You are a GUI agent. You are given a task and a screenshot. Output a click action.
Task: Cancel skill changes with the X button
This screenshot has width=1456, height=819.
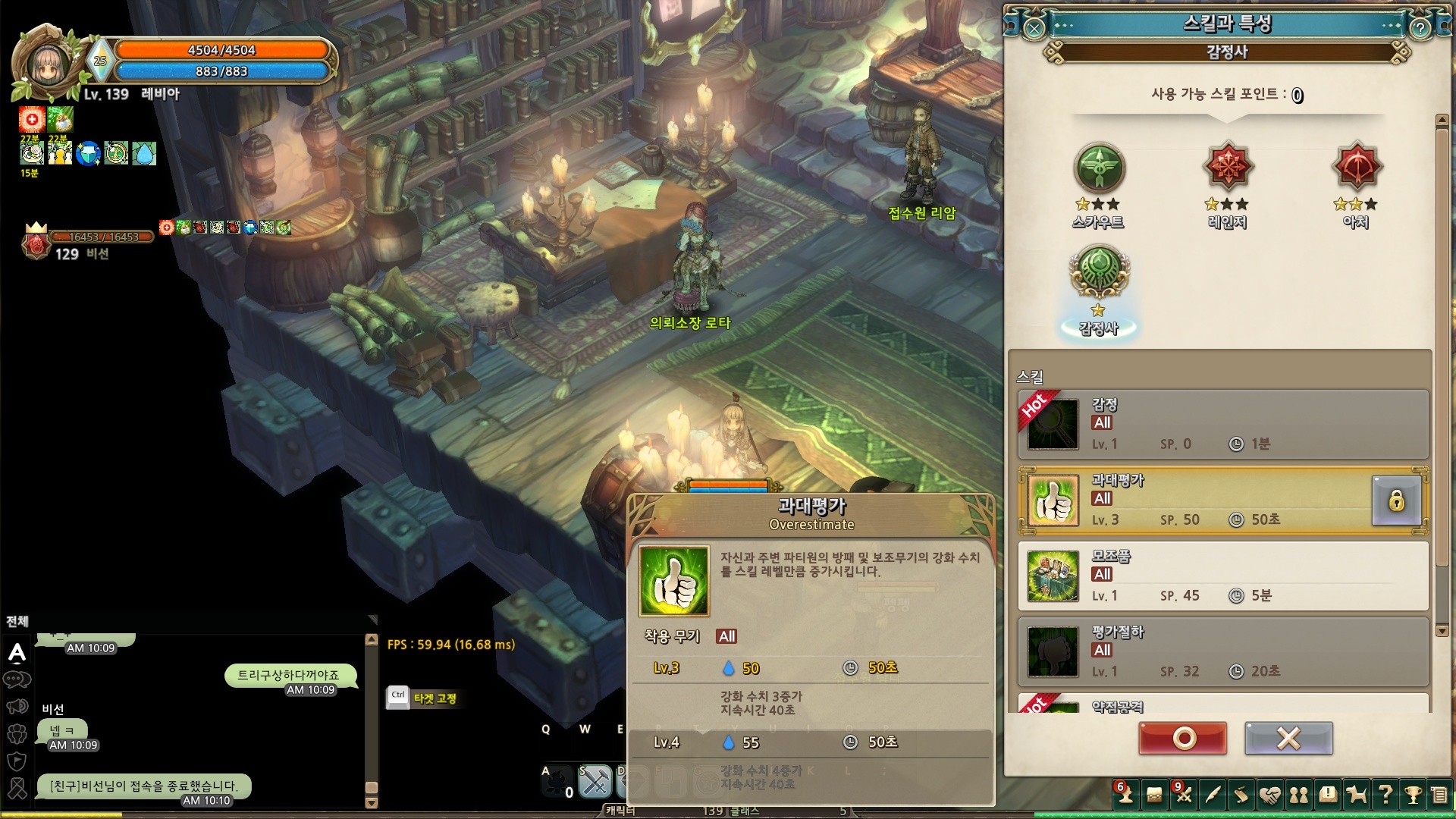(x=1288, y=738)
